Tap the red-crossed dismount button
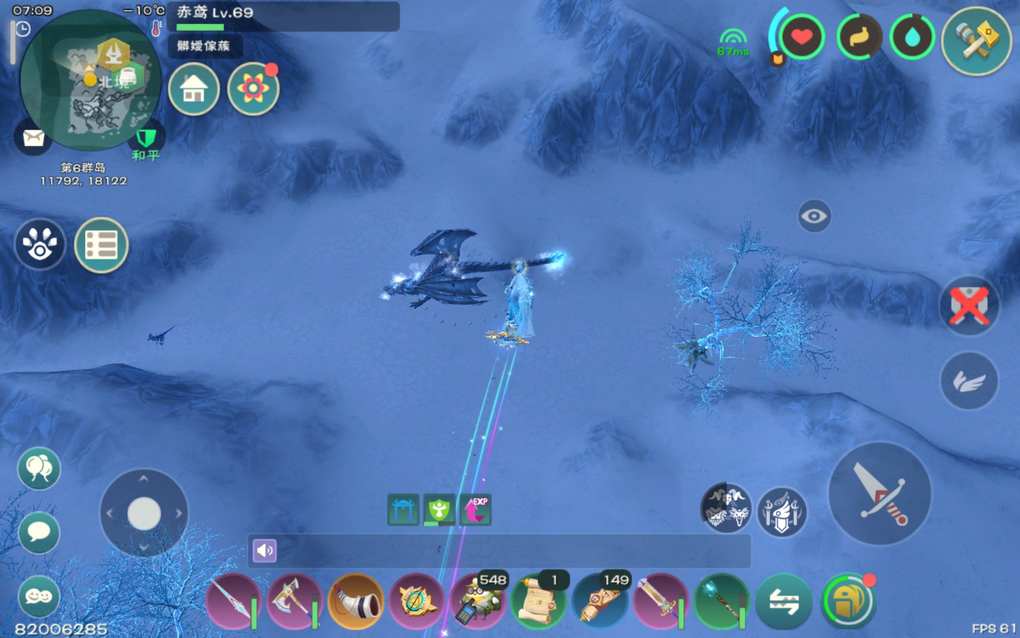Viewport: 1020px width, 638px height. click(x=969, y=305)
